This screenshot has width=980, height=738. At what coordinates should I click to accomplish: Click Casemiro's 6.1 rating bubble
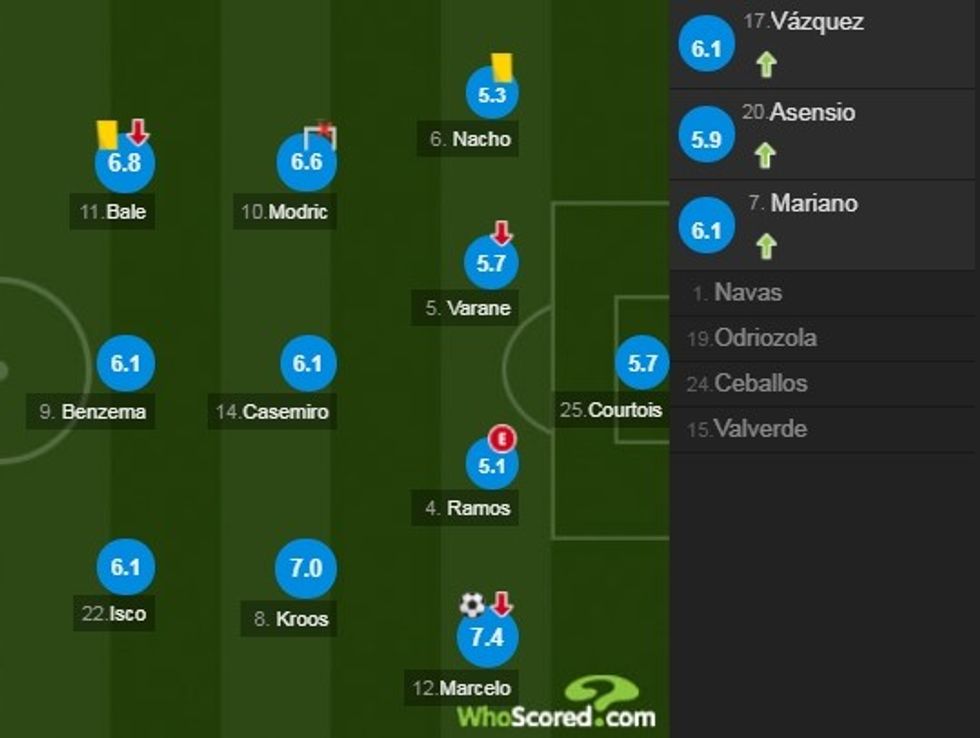pyautogui.click(x=307, y=365)
